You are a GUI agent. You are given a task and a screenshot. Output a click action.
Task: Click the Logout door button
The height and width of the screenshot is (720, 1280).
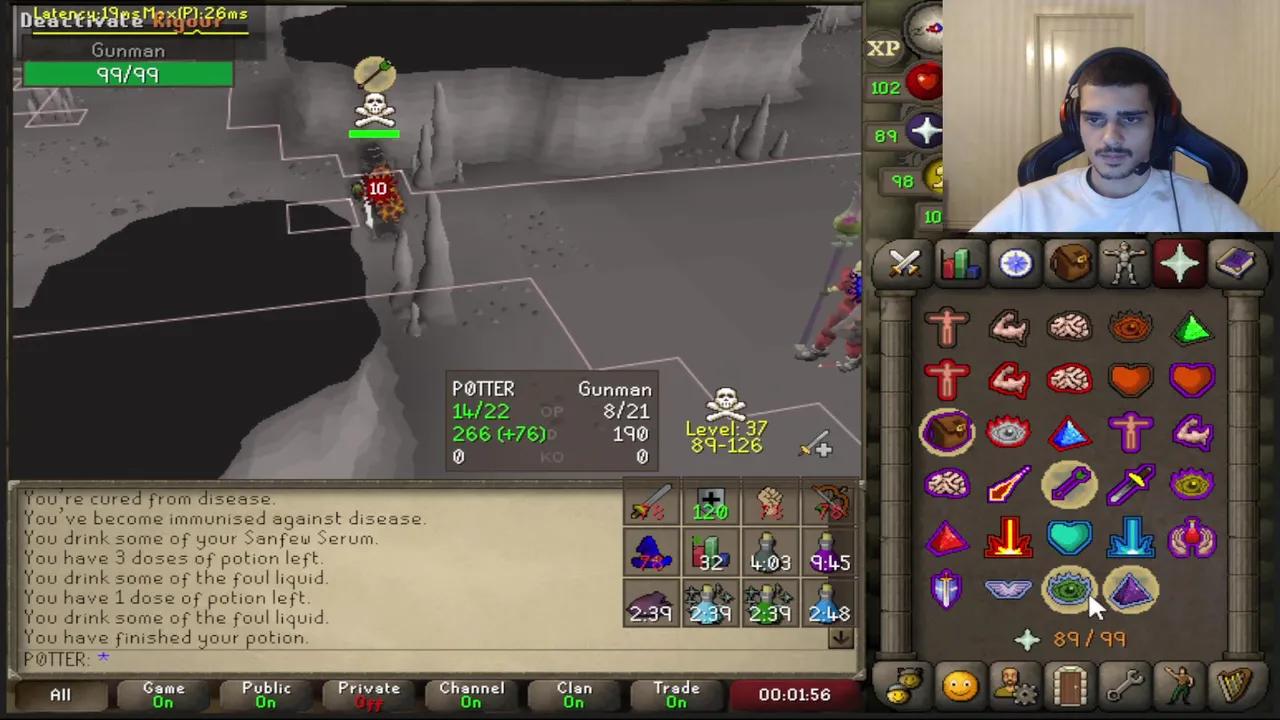pyautogui.click(x=1069, y=685)
